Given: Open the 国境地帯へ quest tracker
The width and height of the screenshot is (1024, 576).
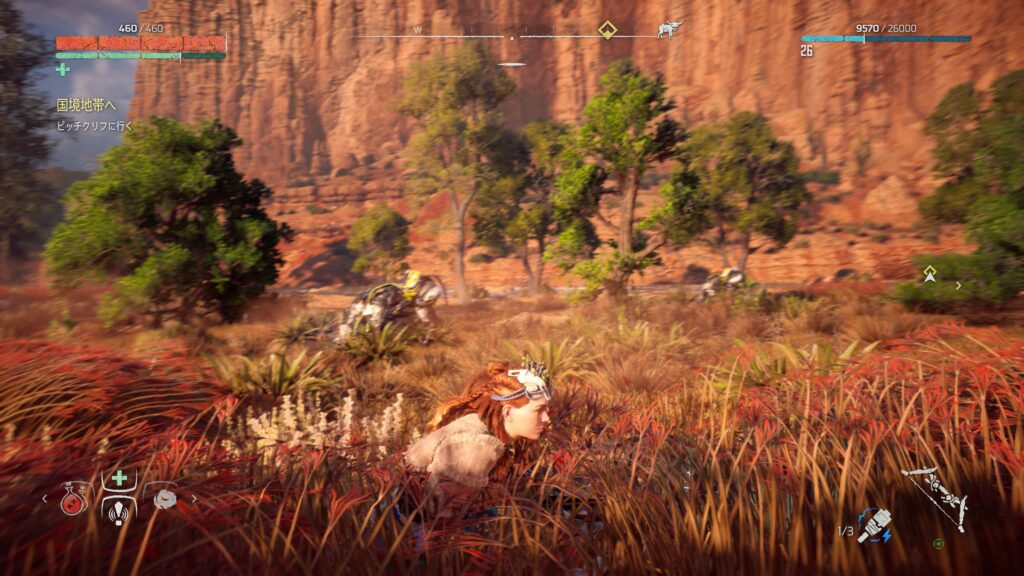Looking at the screenshot, I should tap(86, 104).
